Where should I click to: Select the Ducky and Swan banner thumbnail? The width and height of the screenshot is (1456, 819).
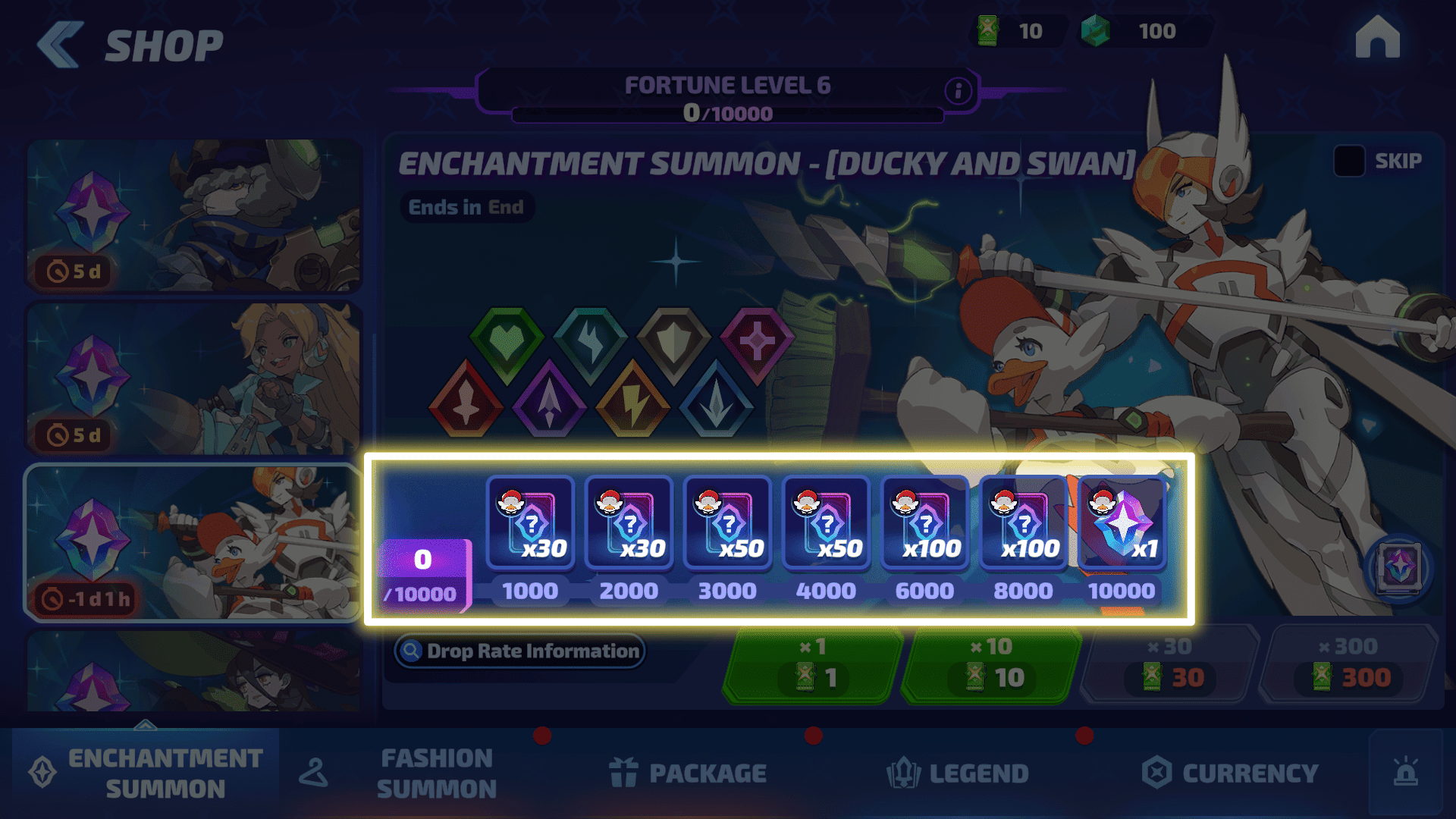click(x=194, y=543)
